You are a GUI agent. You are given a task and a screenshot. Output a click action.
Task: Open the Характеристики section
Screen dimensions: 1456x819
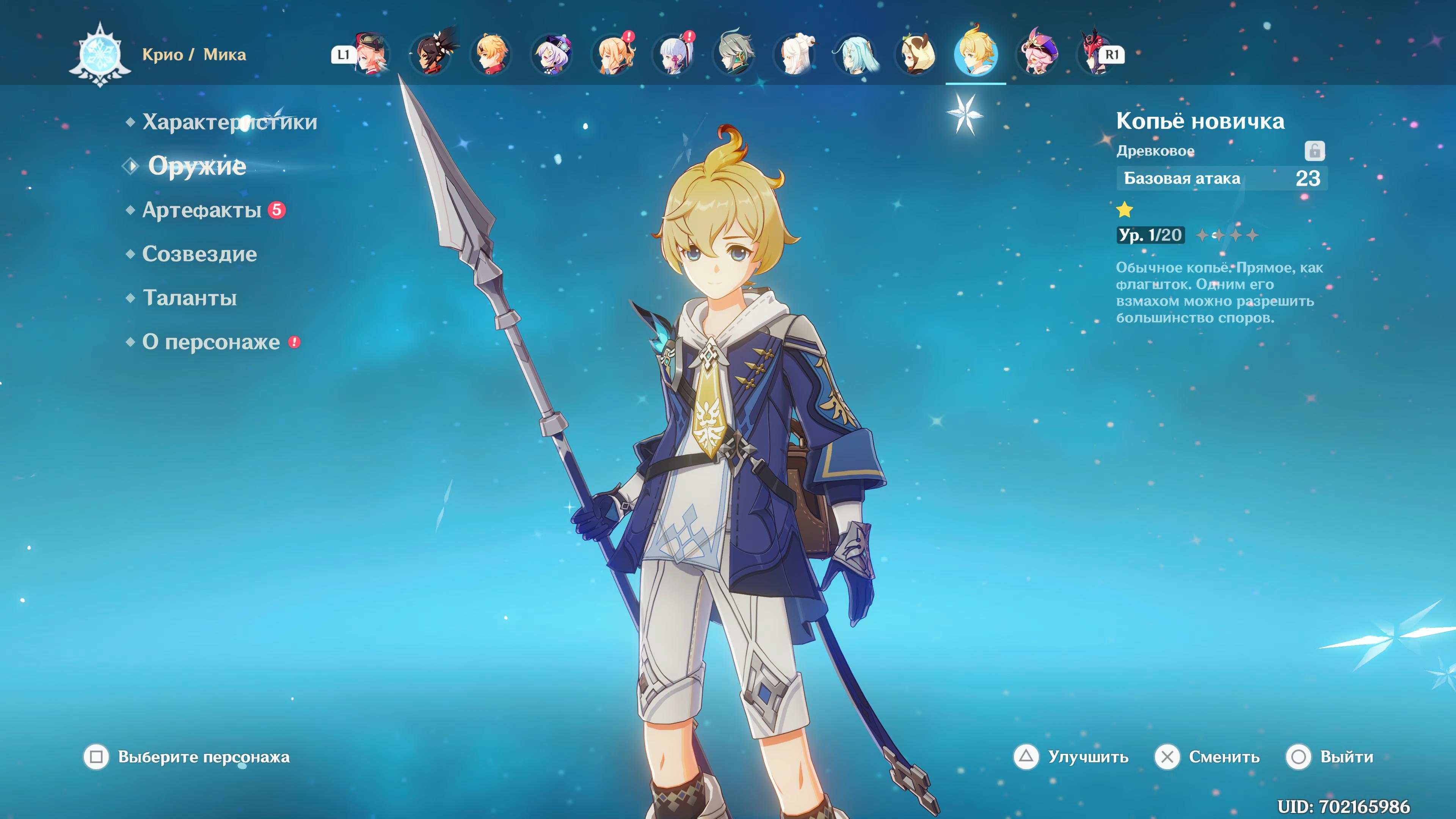229,122
